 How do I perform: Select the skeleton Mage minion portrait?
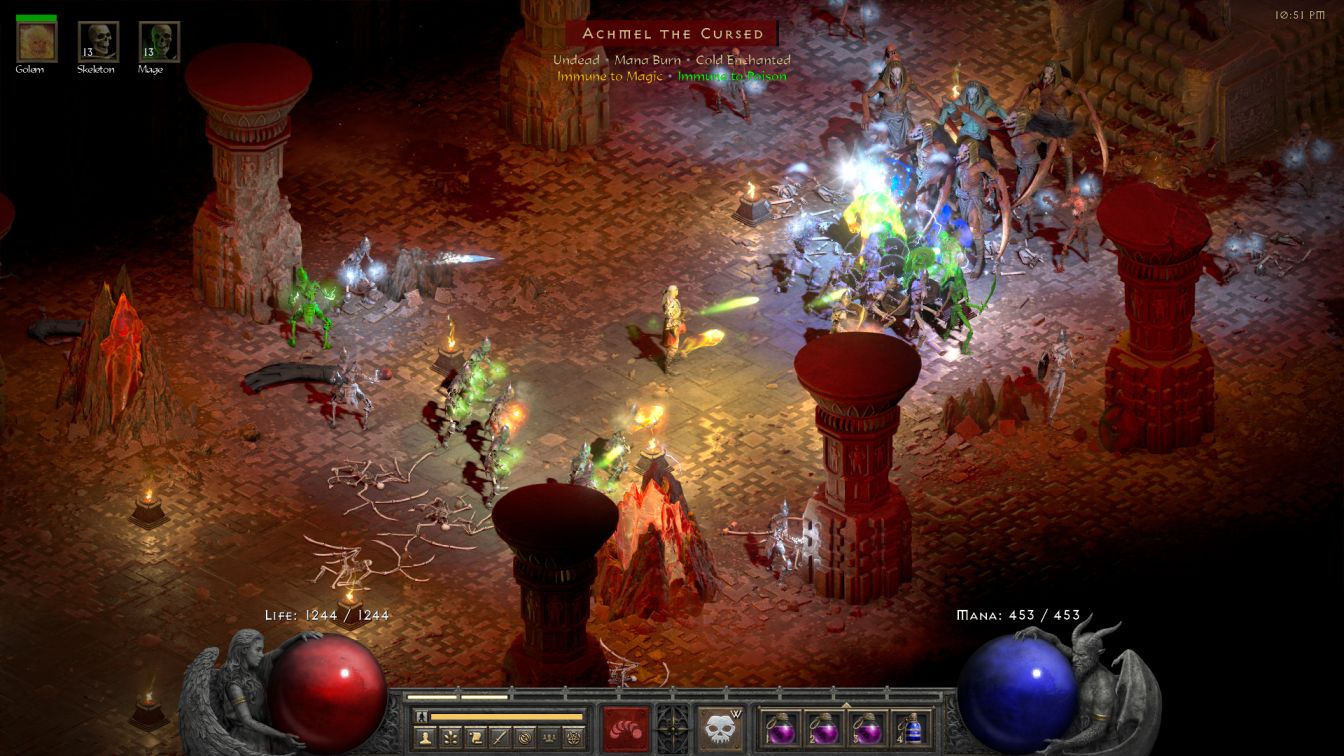(159, 41)
